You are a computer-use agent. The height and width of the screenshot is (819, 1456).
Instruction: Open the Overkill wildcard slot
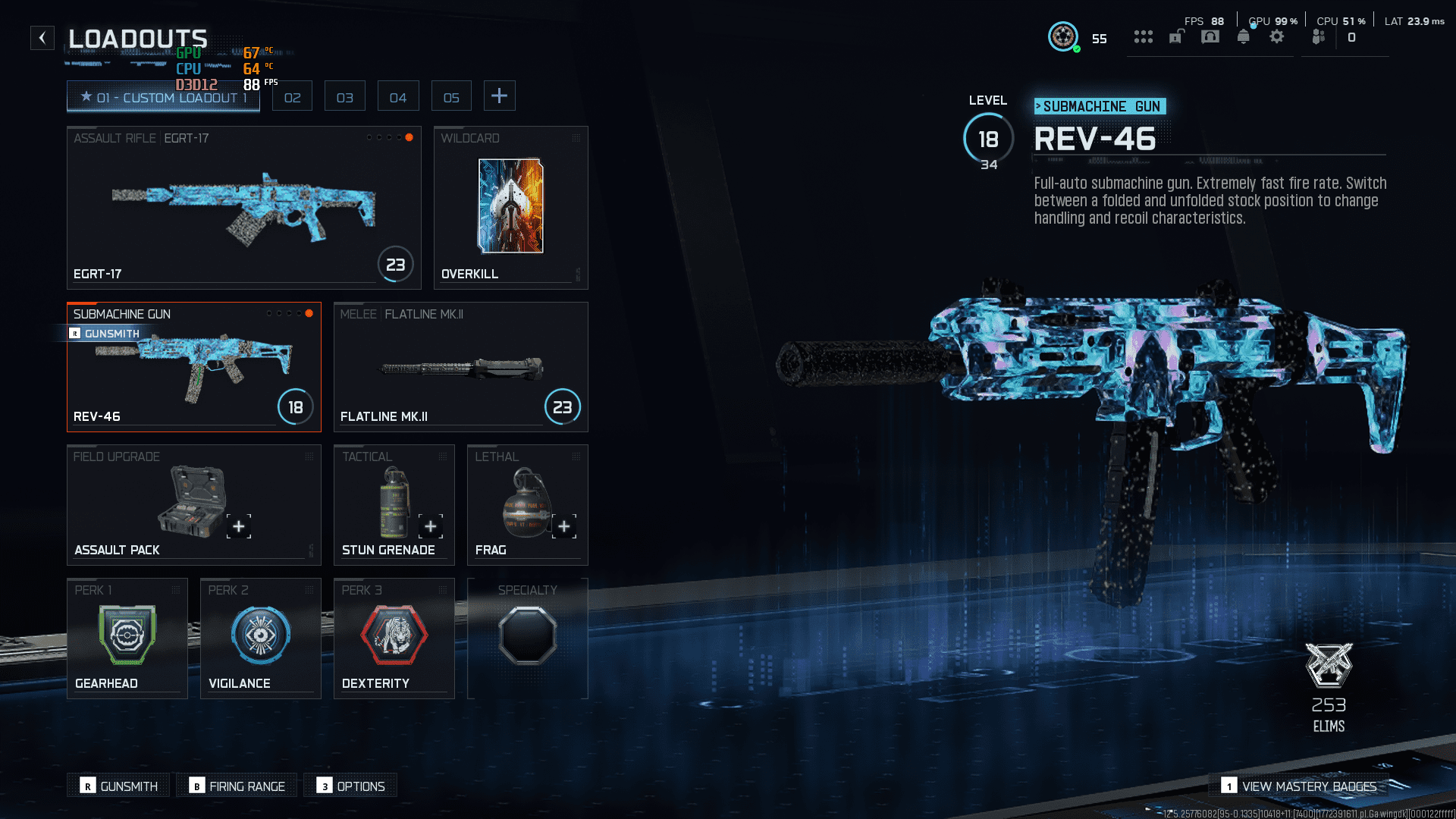pyautogui.click(x=510, y=208)
